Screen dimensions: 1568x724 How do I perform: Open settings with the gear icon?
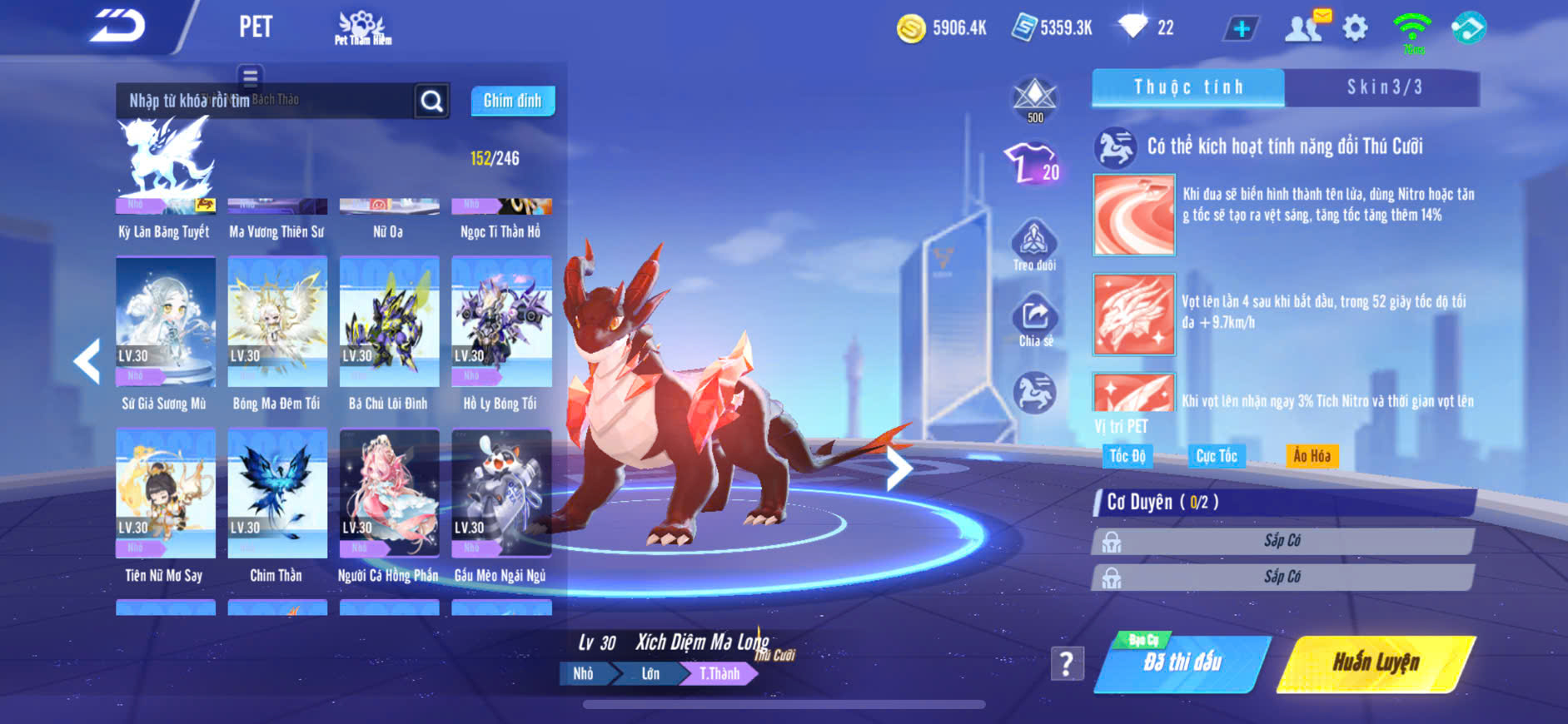coord(1355,28)
